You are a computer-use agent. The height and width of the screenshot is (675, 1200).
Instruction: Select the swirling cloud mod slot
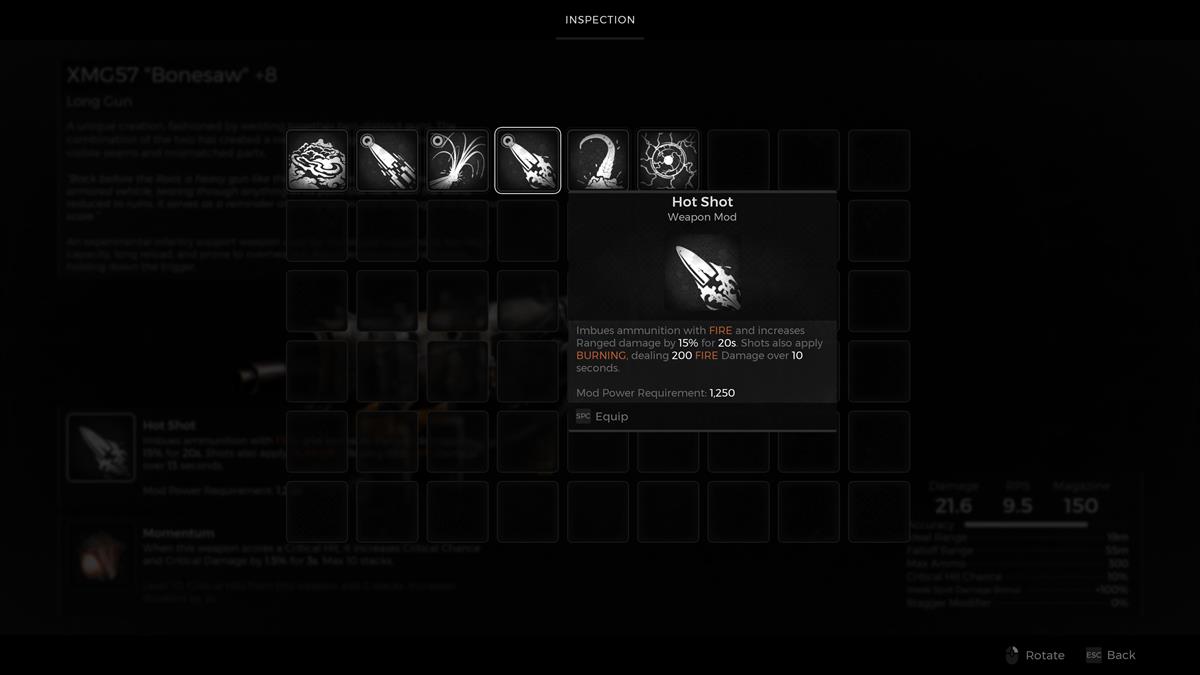tap(317, 160)
